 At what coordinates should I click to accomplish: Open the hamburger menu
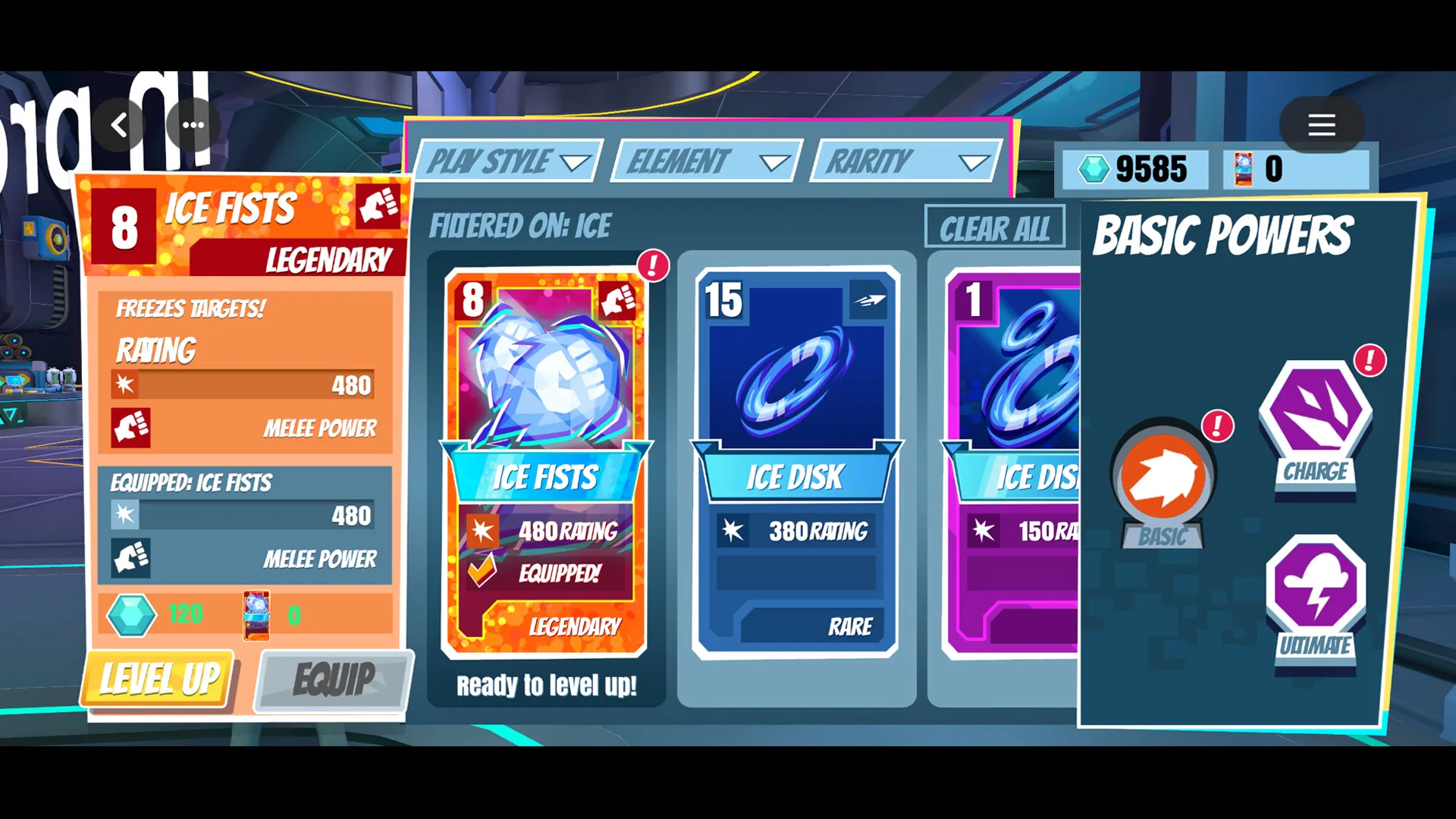[x=1321, y=125]
